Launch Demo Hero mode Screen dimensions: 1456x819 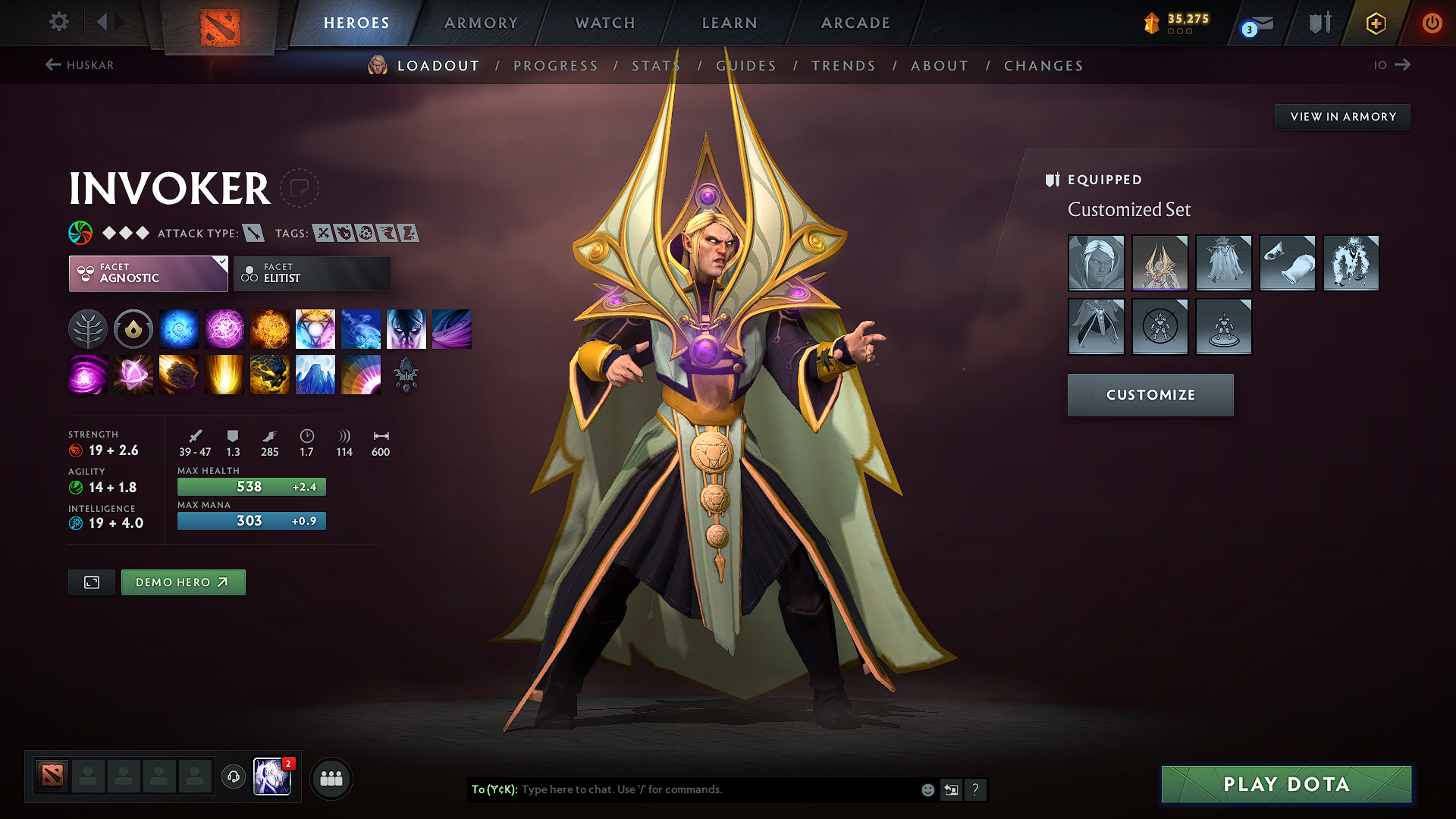(x=183, y=582)
